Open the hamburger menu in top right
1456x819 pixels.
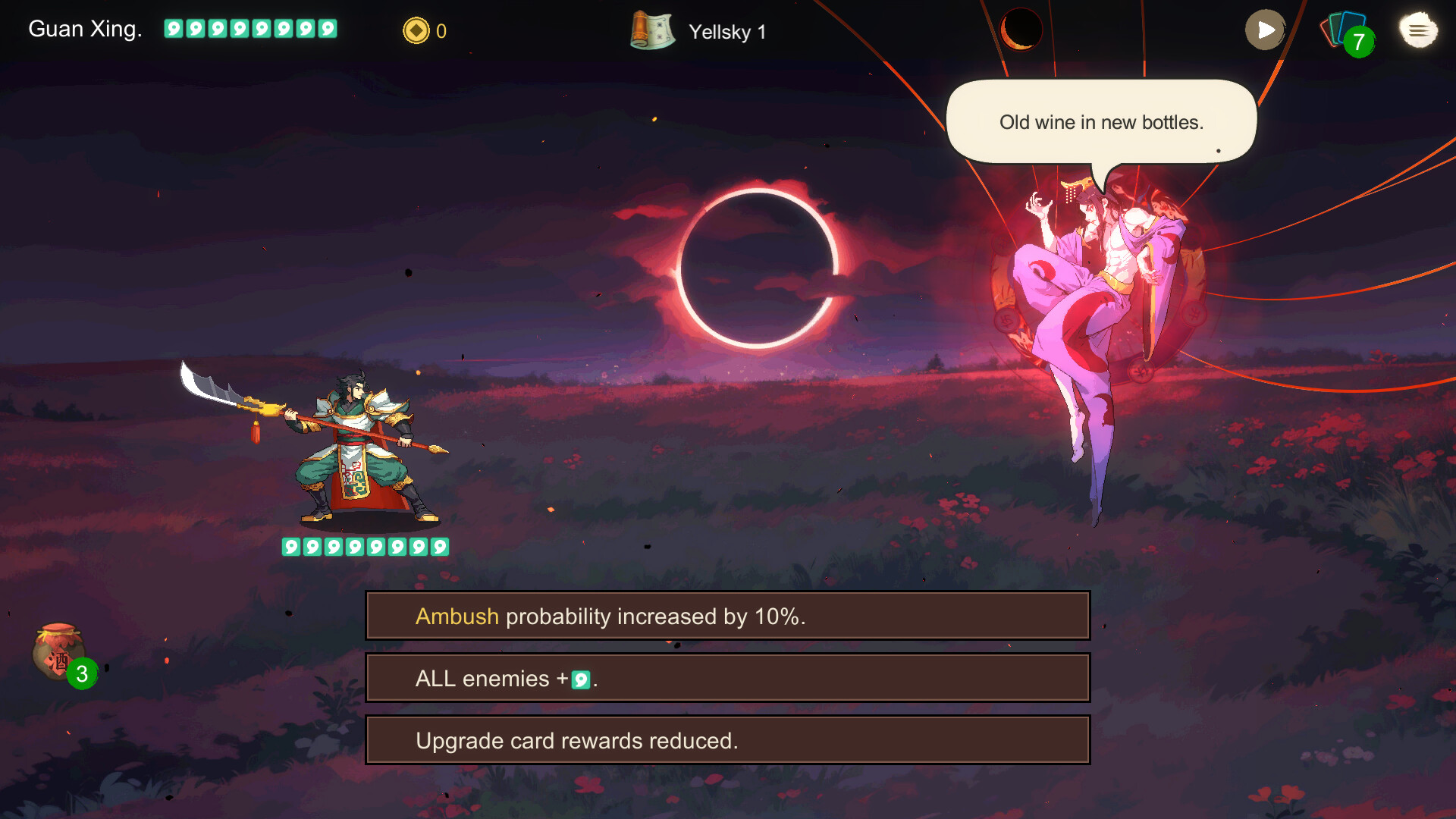(x=1417, y=30)
